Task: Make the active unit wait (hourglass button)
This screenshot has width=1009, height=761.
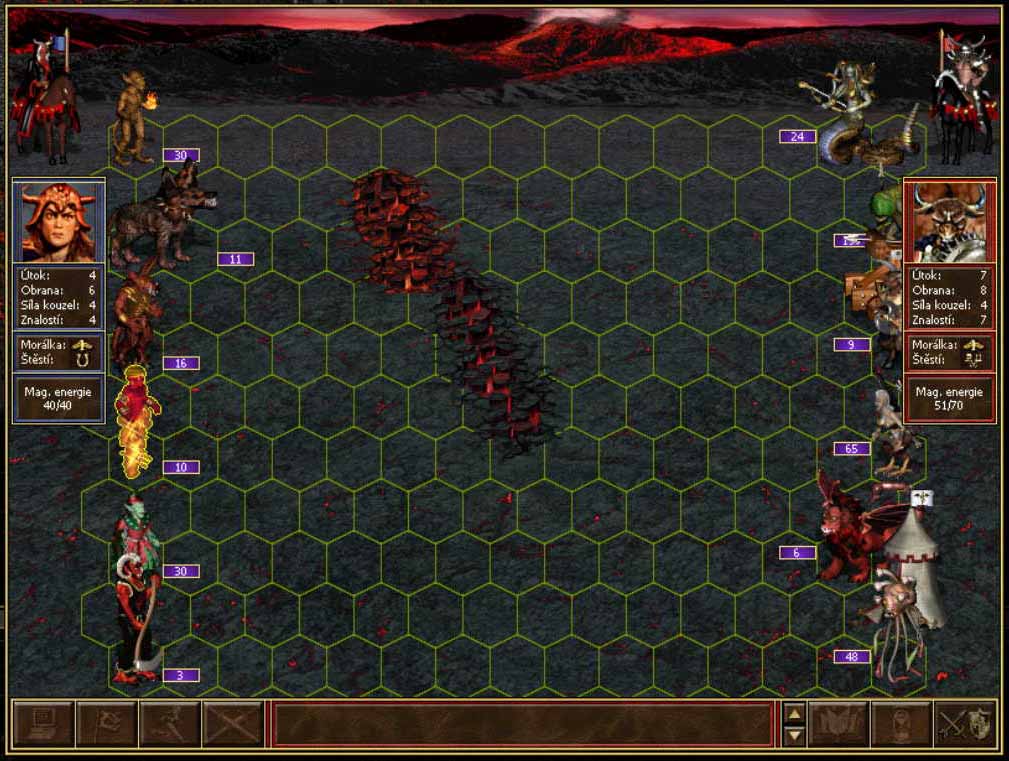Action: point(901,723)
